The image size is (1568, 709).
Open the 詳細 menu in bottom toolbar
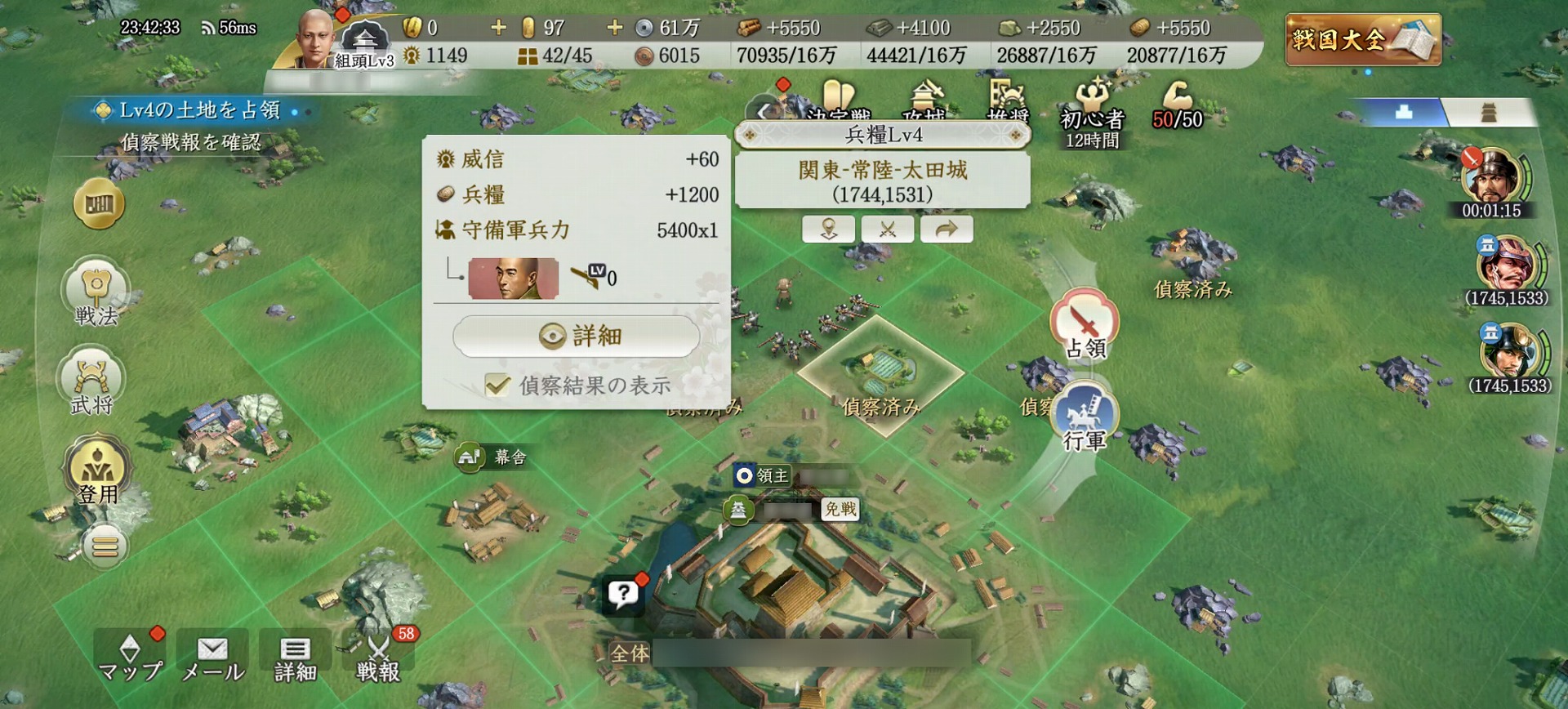pyautogui.click(x=295, y=658)
